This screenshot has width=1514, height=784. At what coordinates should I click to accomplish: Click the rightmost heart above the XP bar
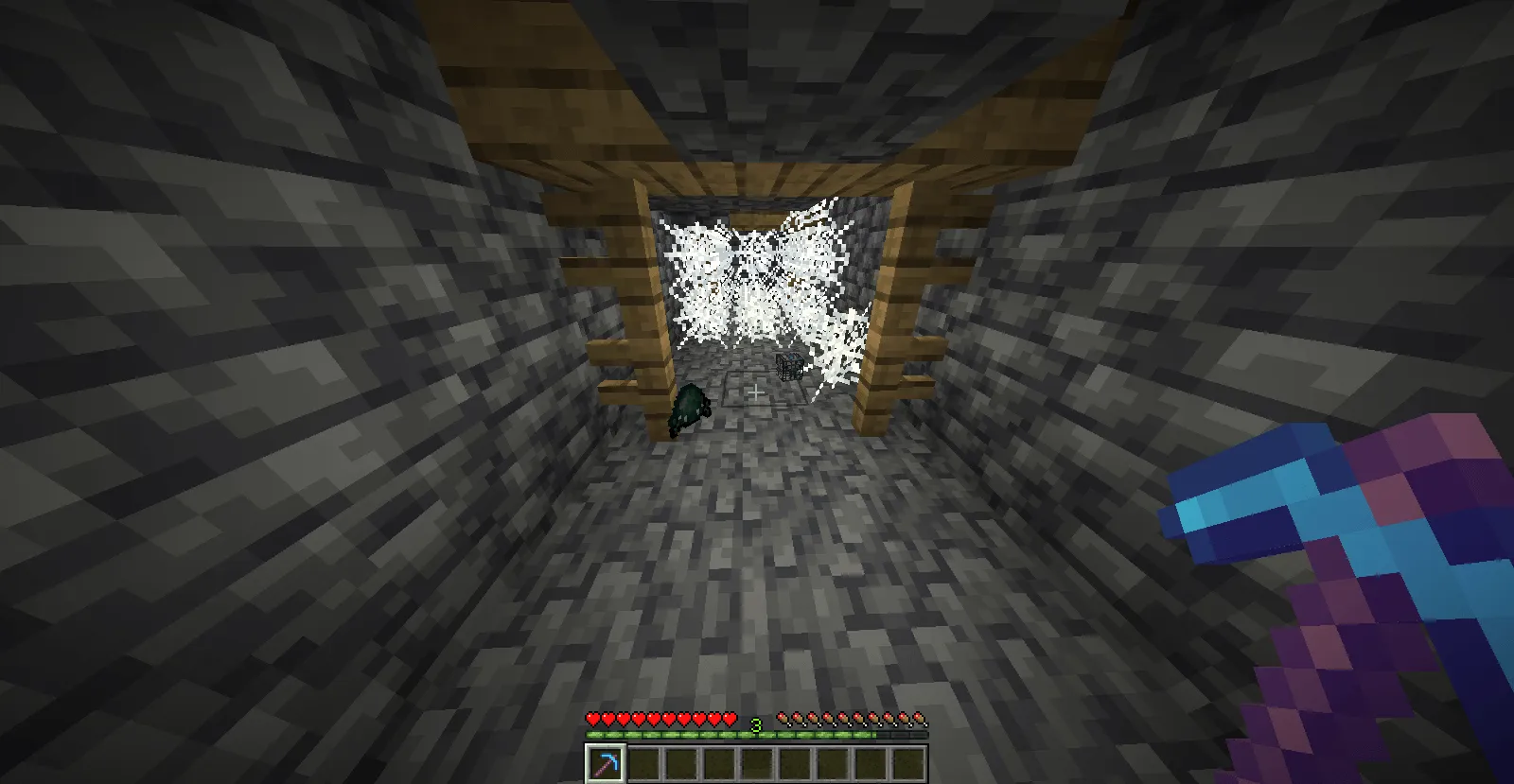tap(729, 720)
